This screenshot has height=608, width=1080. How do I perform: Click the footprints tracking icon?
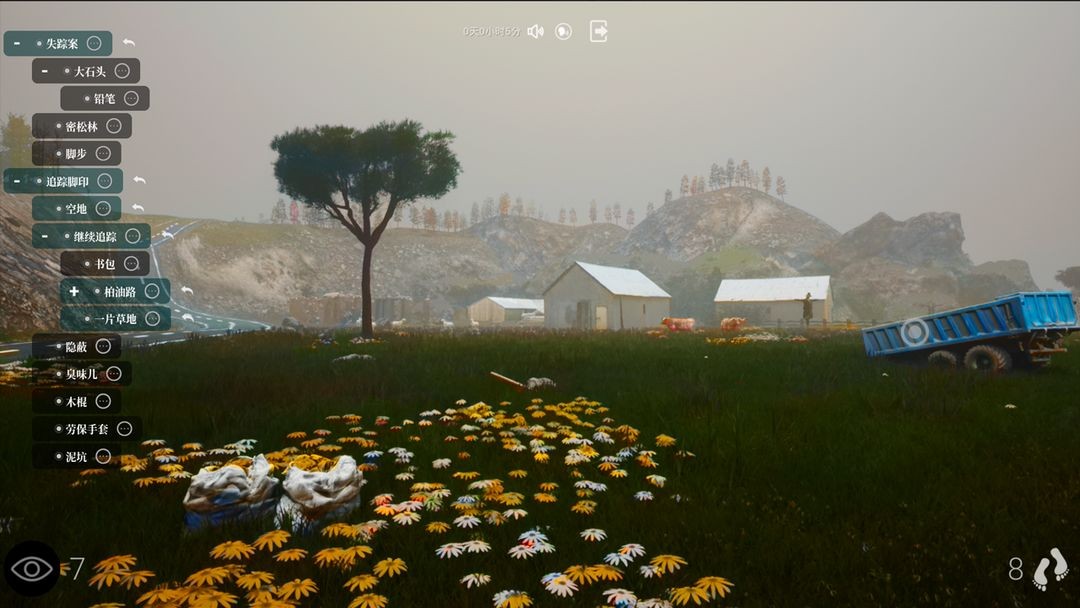[x=1051, y=569]
